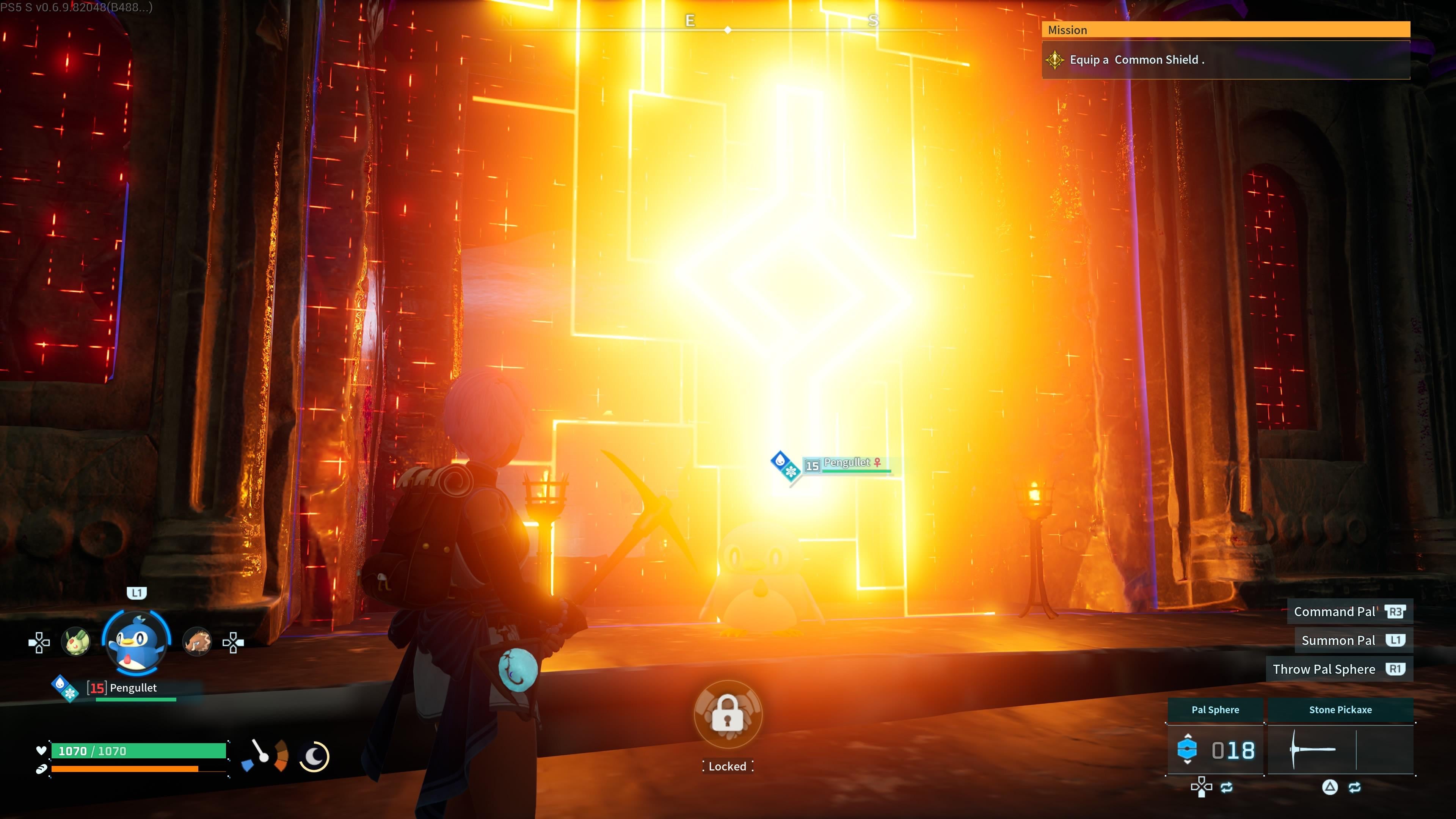Click the Locked padlock icon
1456x819 pixels.
[728, 714]
